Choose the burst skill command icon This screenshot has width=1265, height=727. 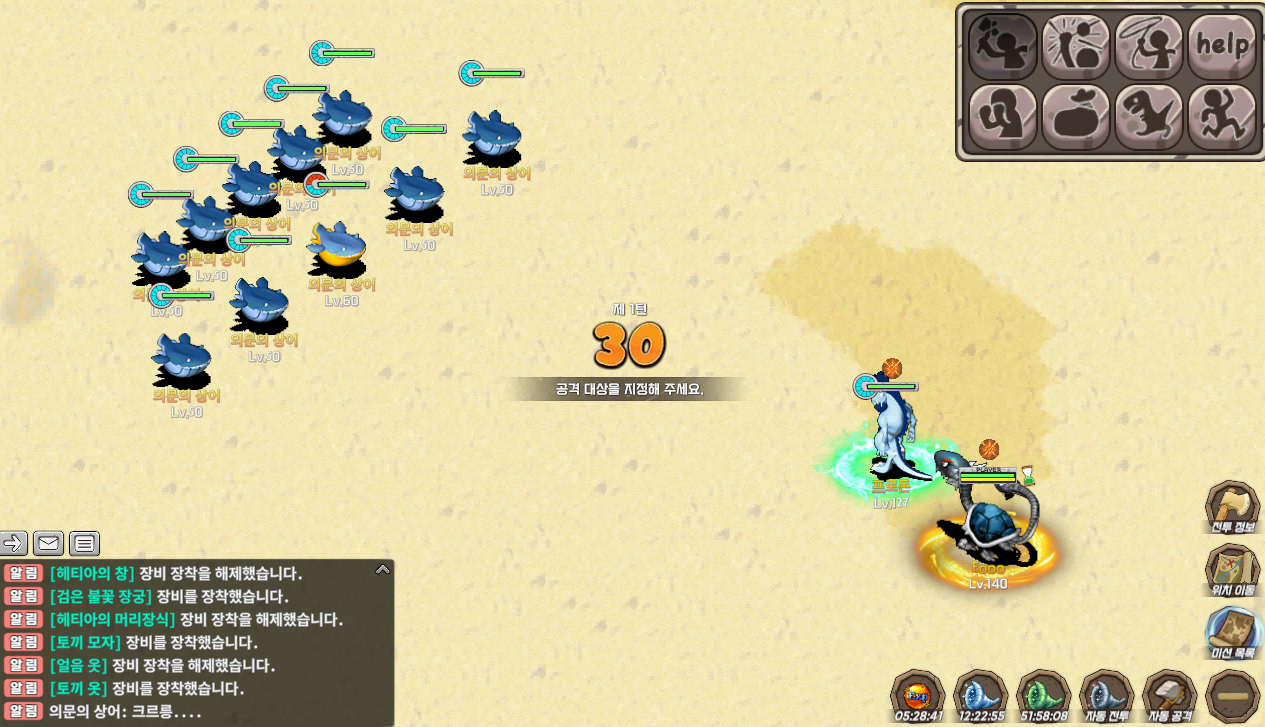pyautogui.click(x=1075, y=46)
